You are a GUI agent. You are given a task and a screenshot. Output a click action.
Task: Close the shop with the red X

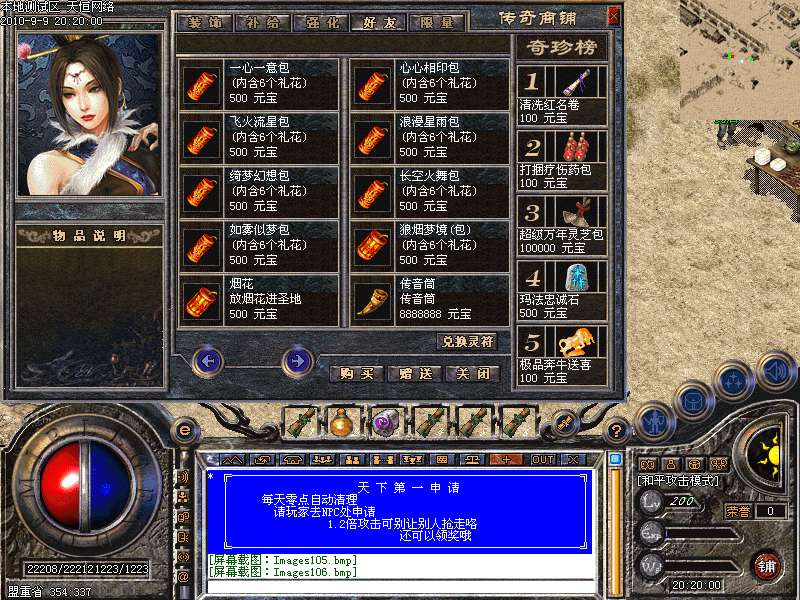click(613, 17)
